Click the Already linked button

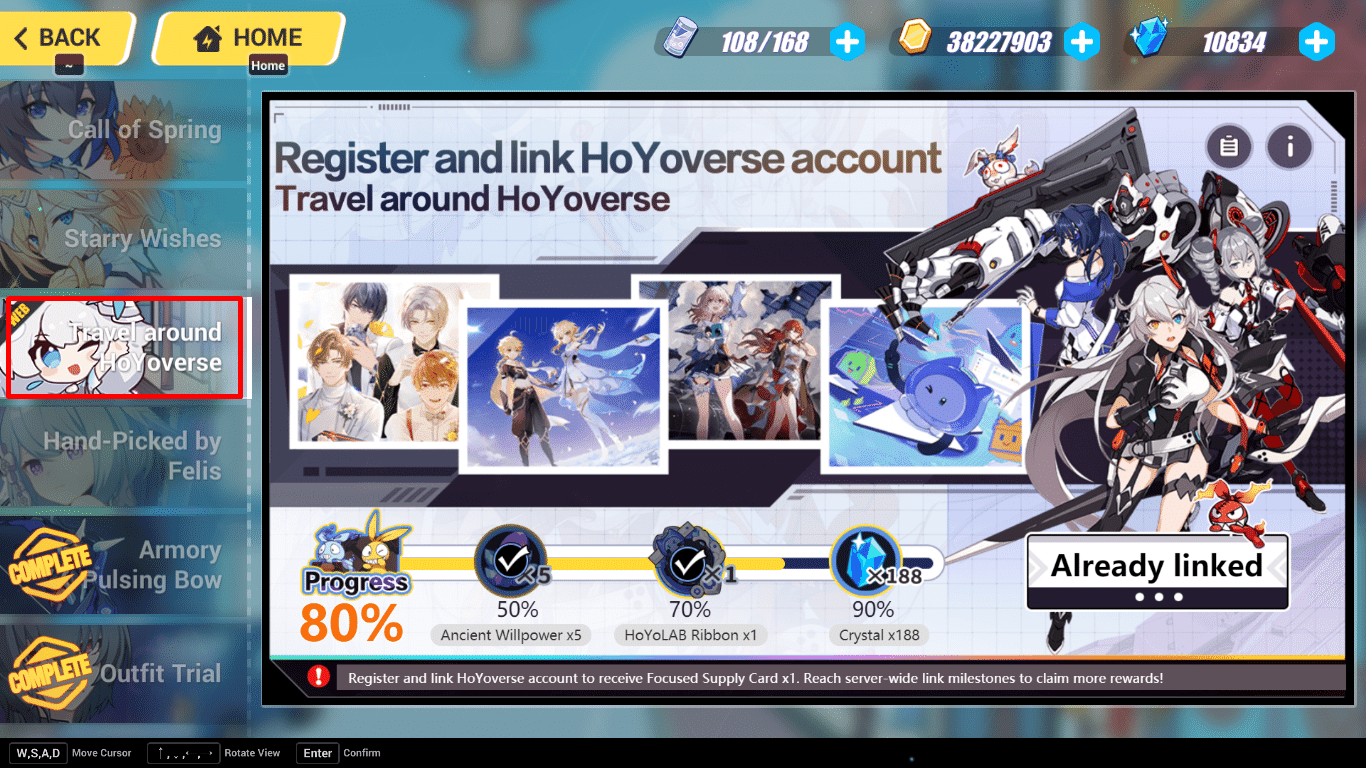[x=1156, y=566]
